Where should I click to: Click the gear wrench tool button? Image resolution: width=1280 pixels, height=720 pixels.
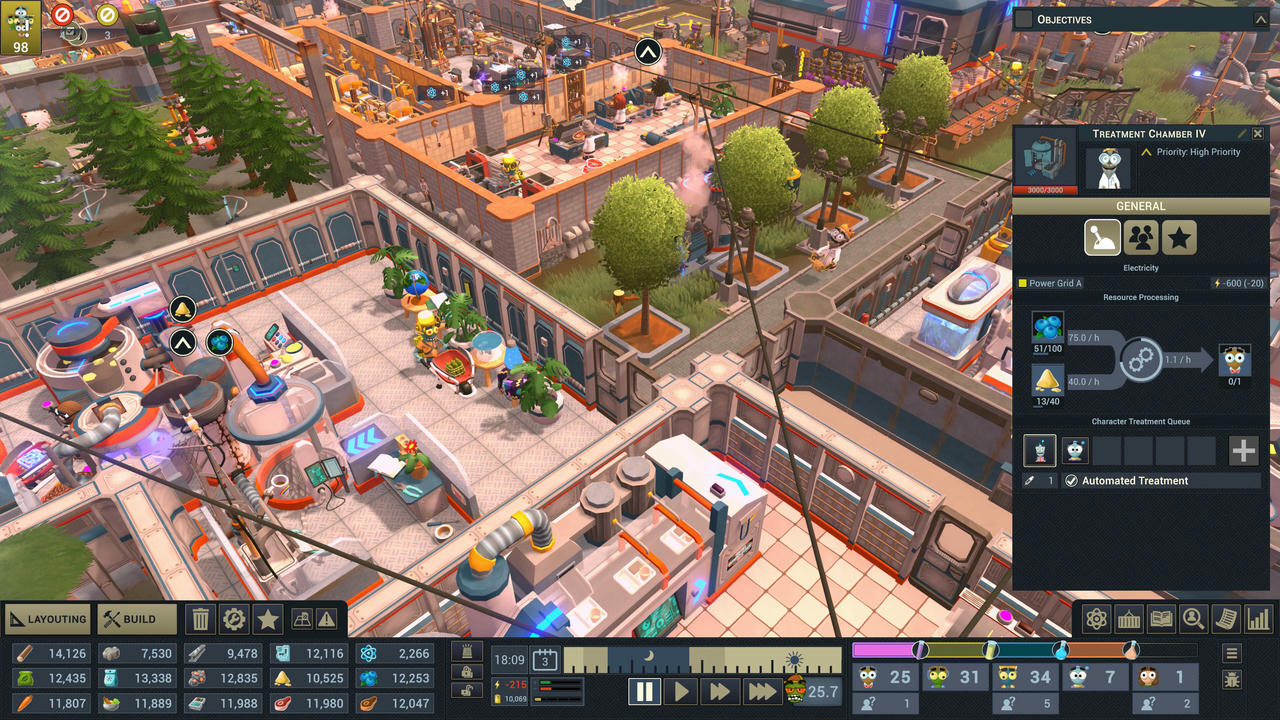click(x=234, y=619)
